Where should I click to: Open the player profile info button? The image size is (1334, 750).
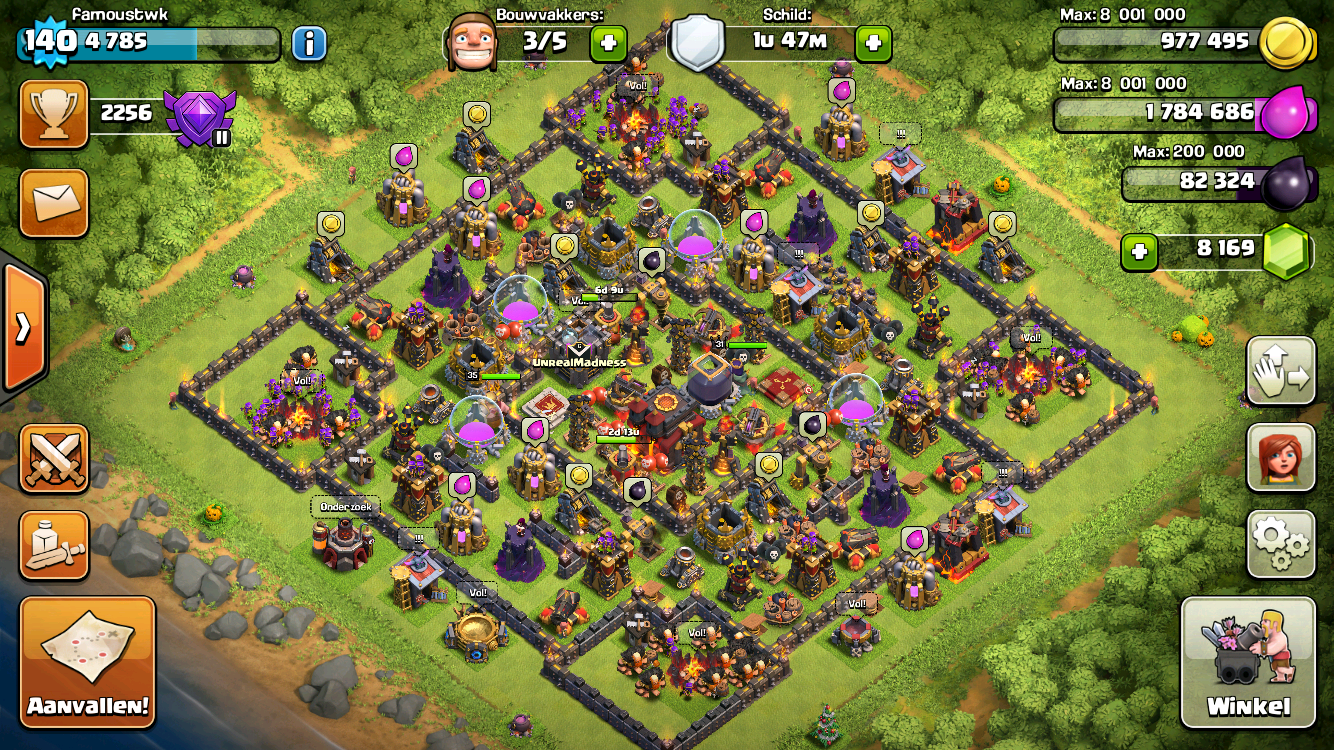pyautogui.click(x=310, y=43)
